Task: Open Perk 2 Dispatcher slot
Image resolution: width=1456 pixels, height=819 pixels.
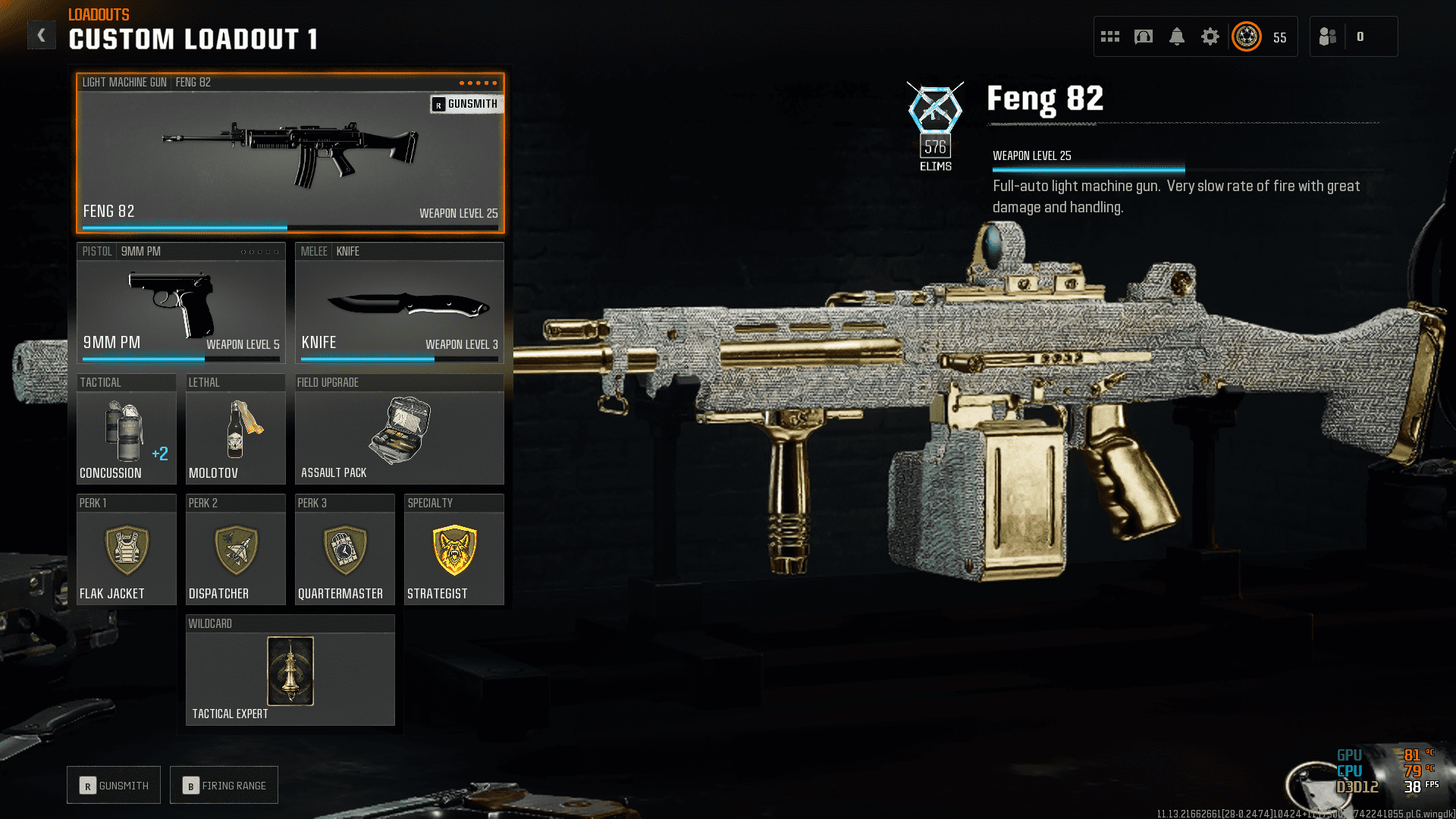Action: point(235,551)
